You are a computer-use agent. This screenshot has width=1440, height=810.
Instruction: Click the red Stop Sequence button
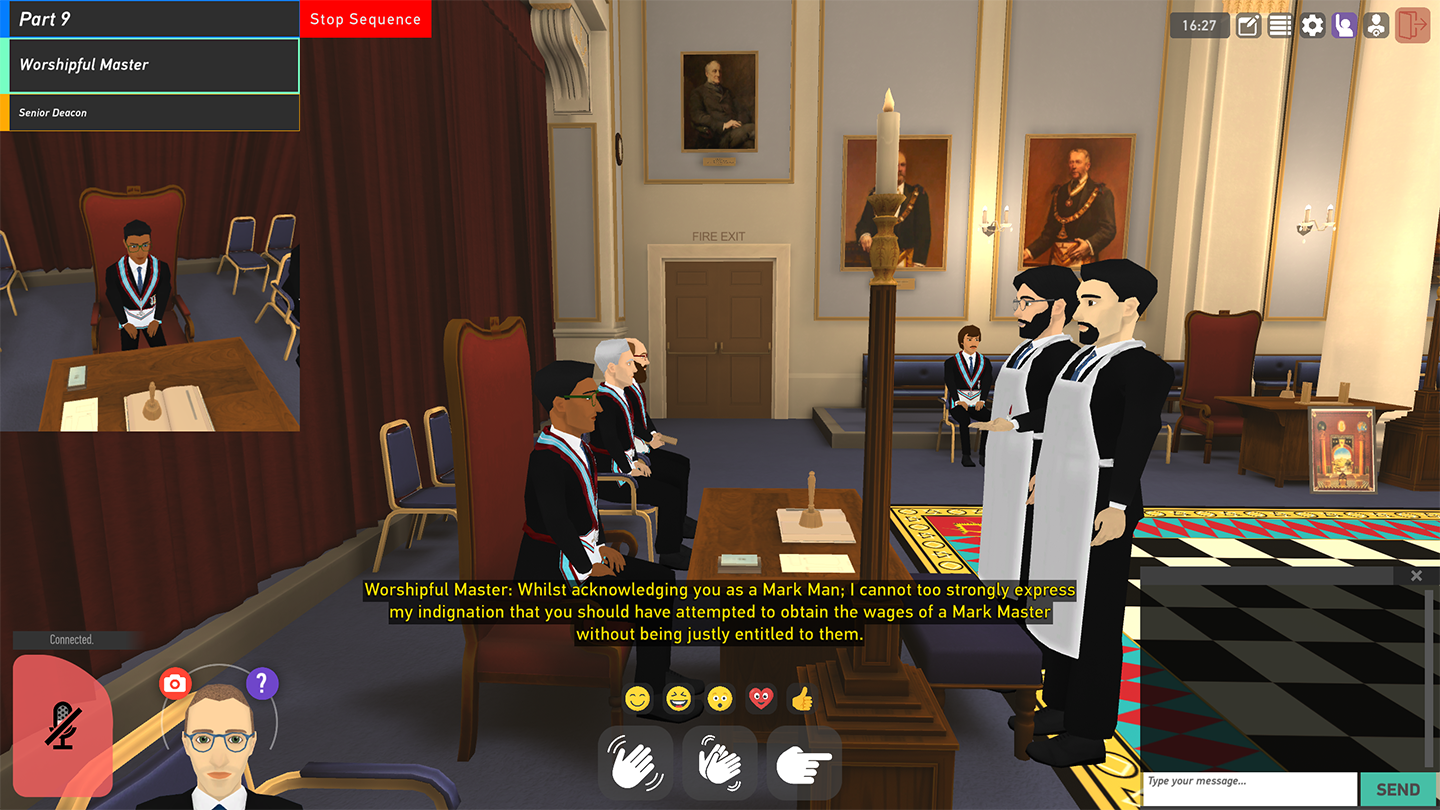tap(365, 19)
